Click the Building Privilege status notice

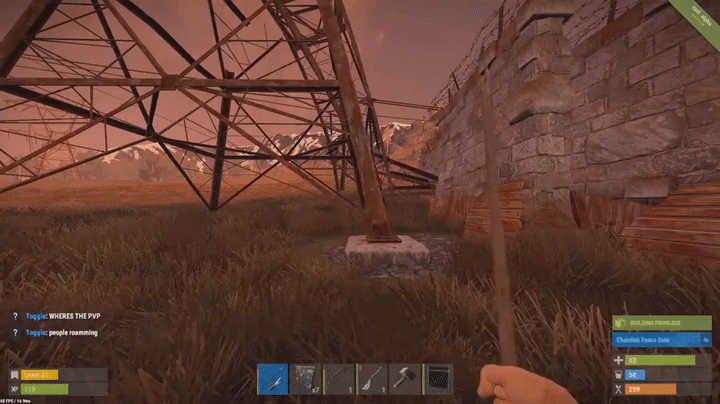(x=661, y=323)
